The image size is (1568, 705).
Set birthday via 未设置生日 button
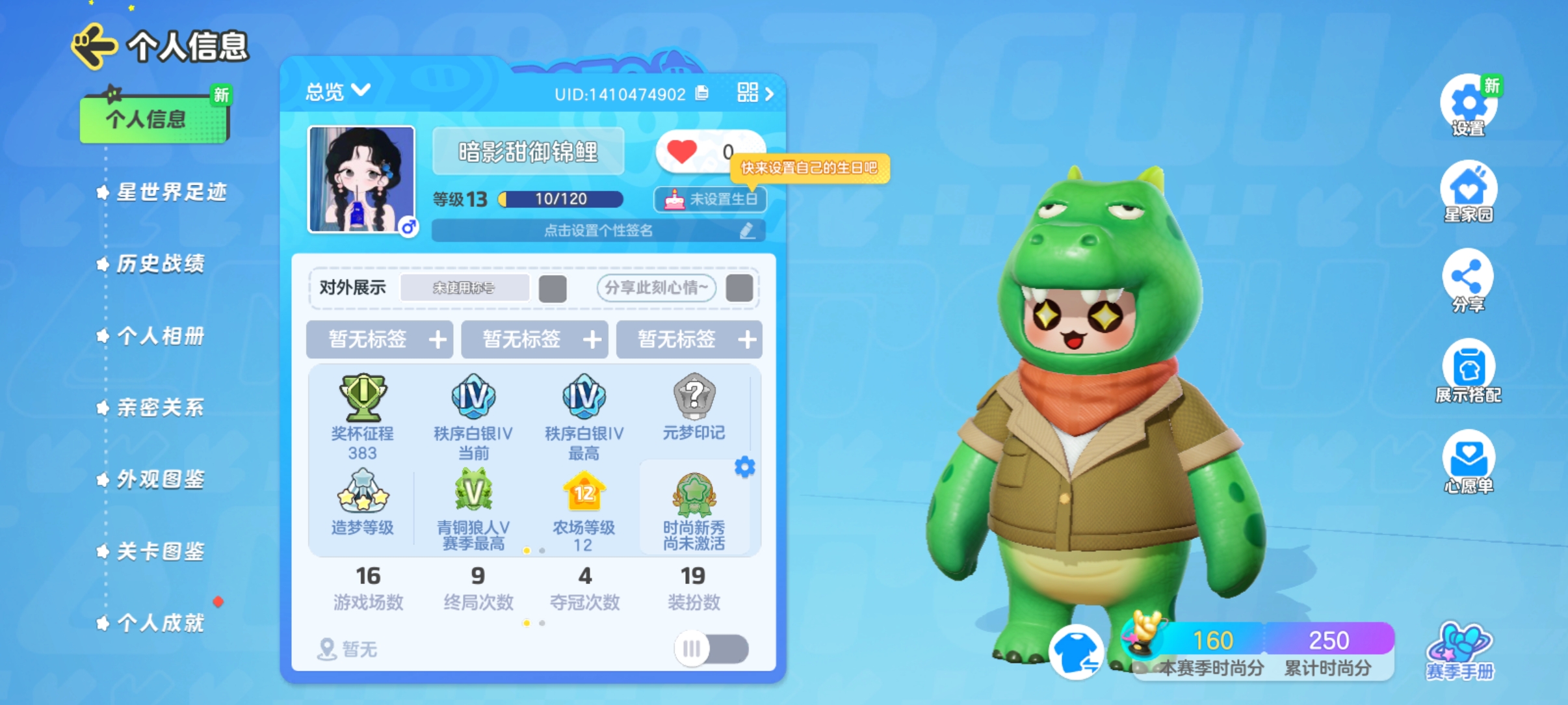710,199
